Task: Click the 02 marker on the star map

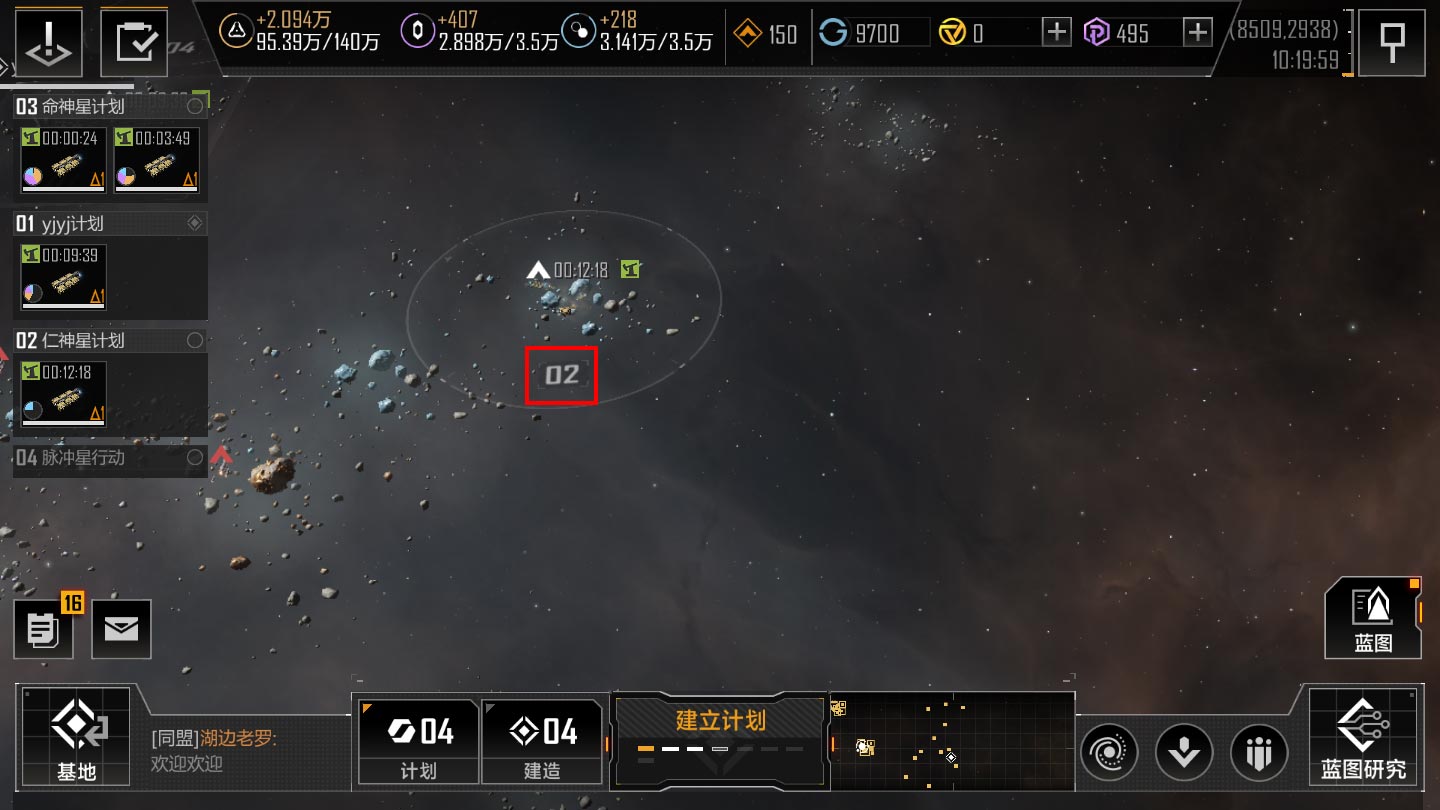Action: pyautogui.click(x=562, y=375)
